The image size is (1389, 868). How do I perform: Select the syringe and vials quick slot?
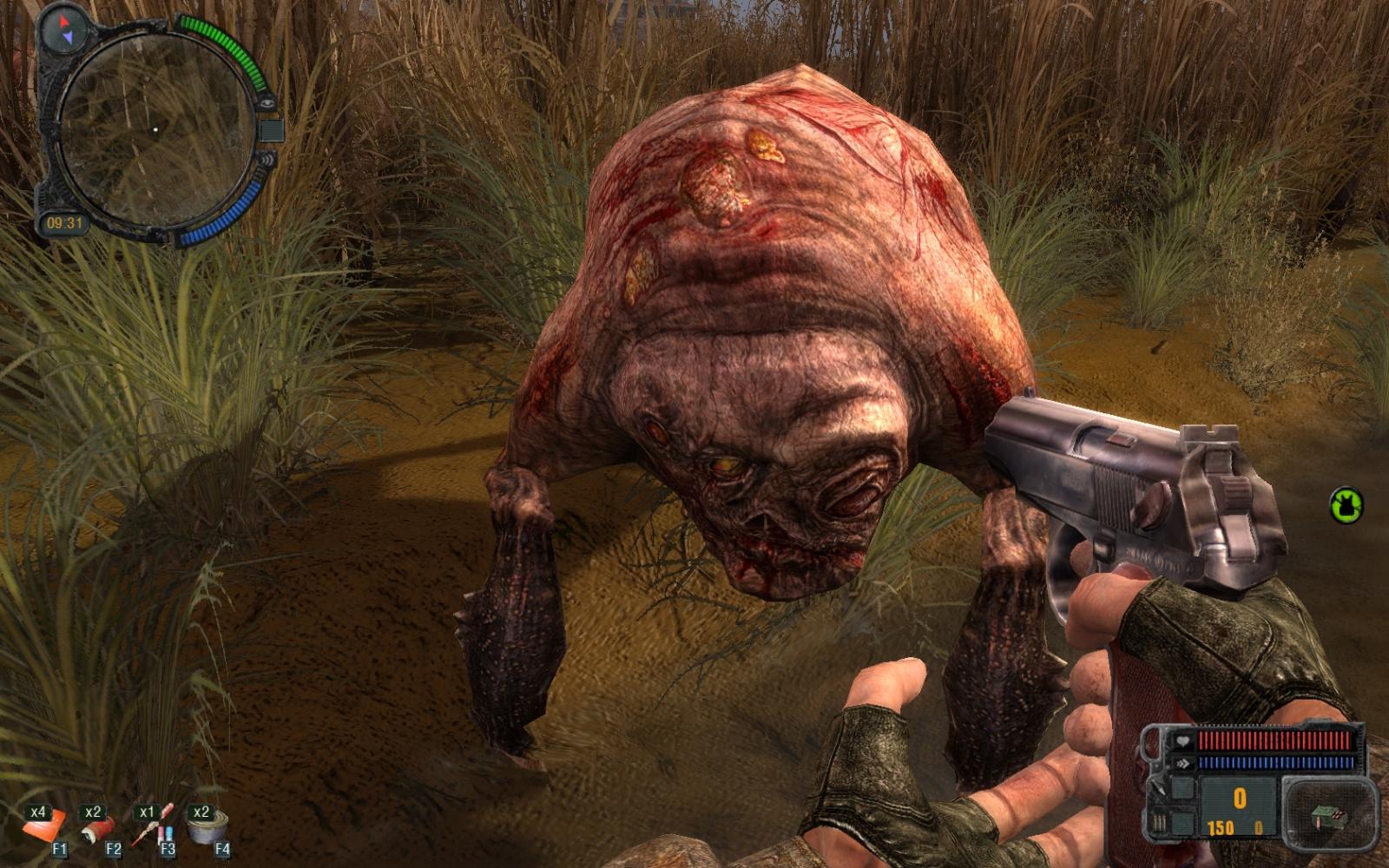click(153, 826)
